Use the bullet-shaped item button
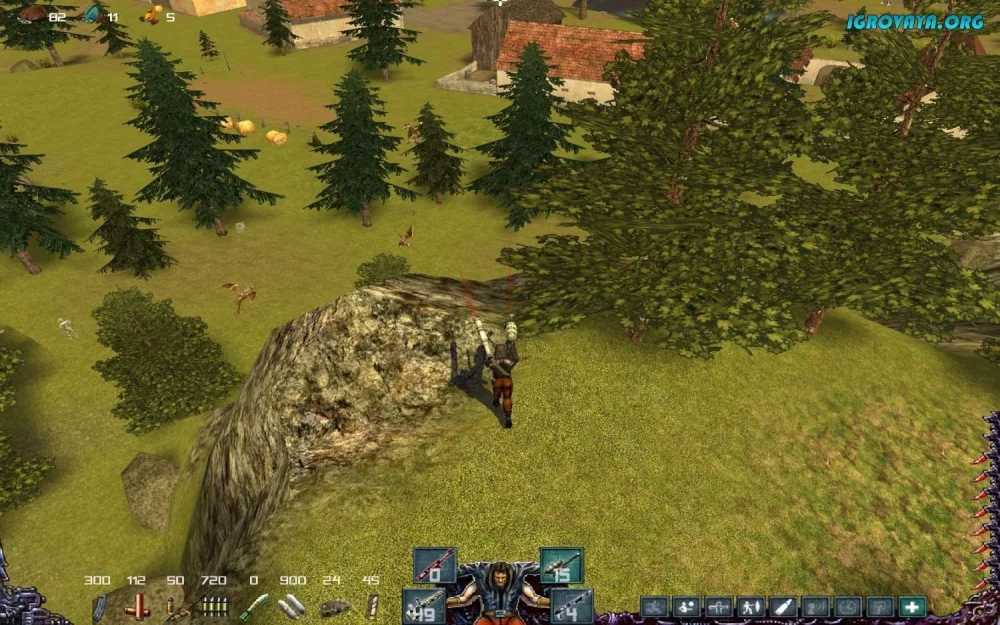Image resolution: width=1000 pixels, height=625 pixels. coord(782,606)
